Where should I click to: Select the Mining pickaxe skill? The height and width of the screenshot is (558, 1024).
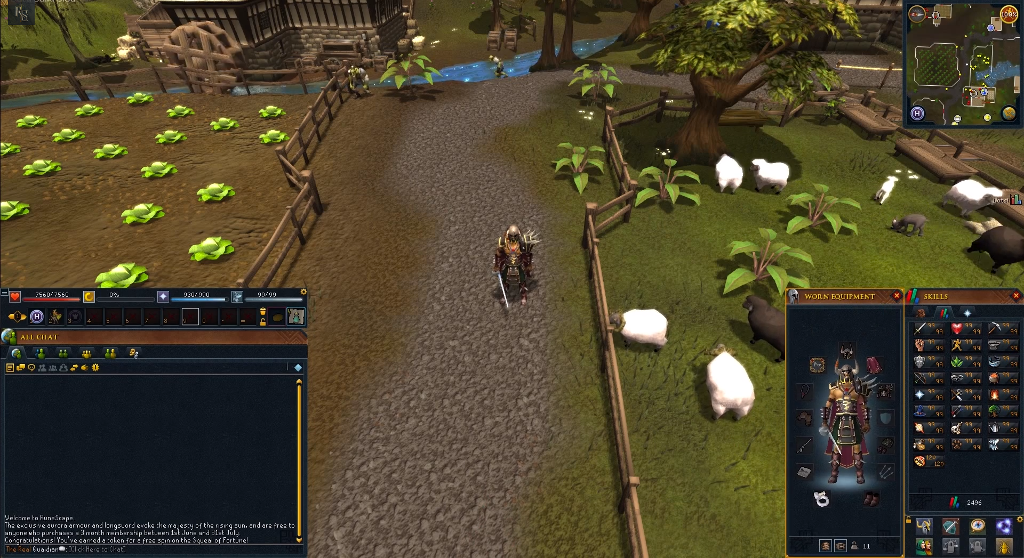[x=993, y=328]
